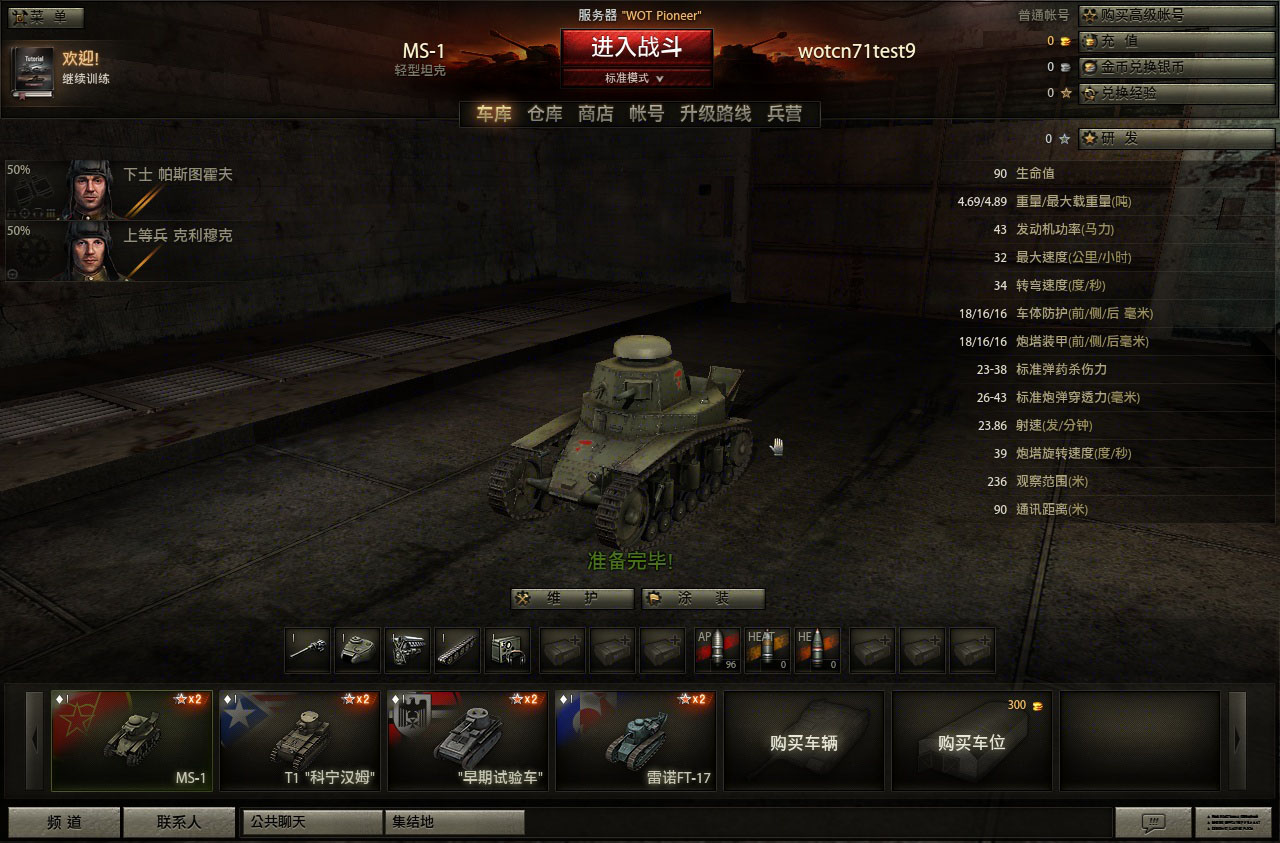
Task: Show the 升级路线 tech tree tab
Action: (715, 114)
